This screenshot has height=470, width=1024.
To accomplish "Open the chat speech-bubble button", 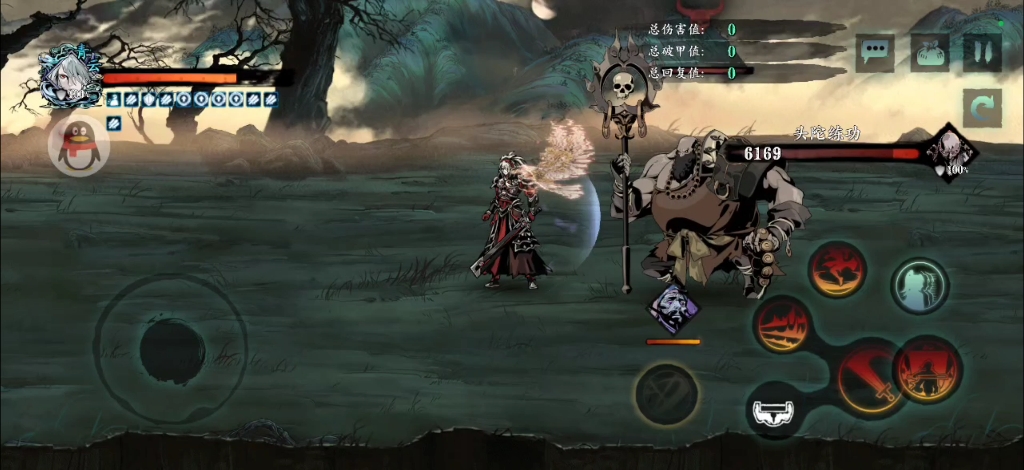I will pos(876,52).
